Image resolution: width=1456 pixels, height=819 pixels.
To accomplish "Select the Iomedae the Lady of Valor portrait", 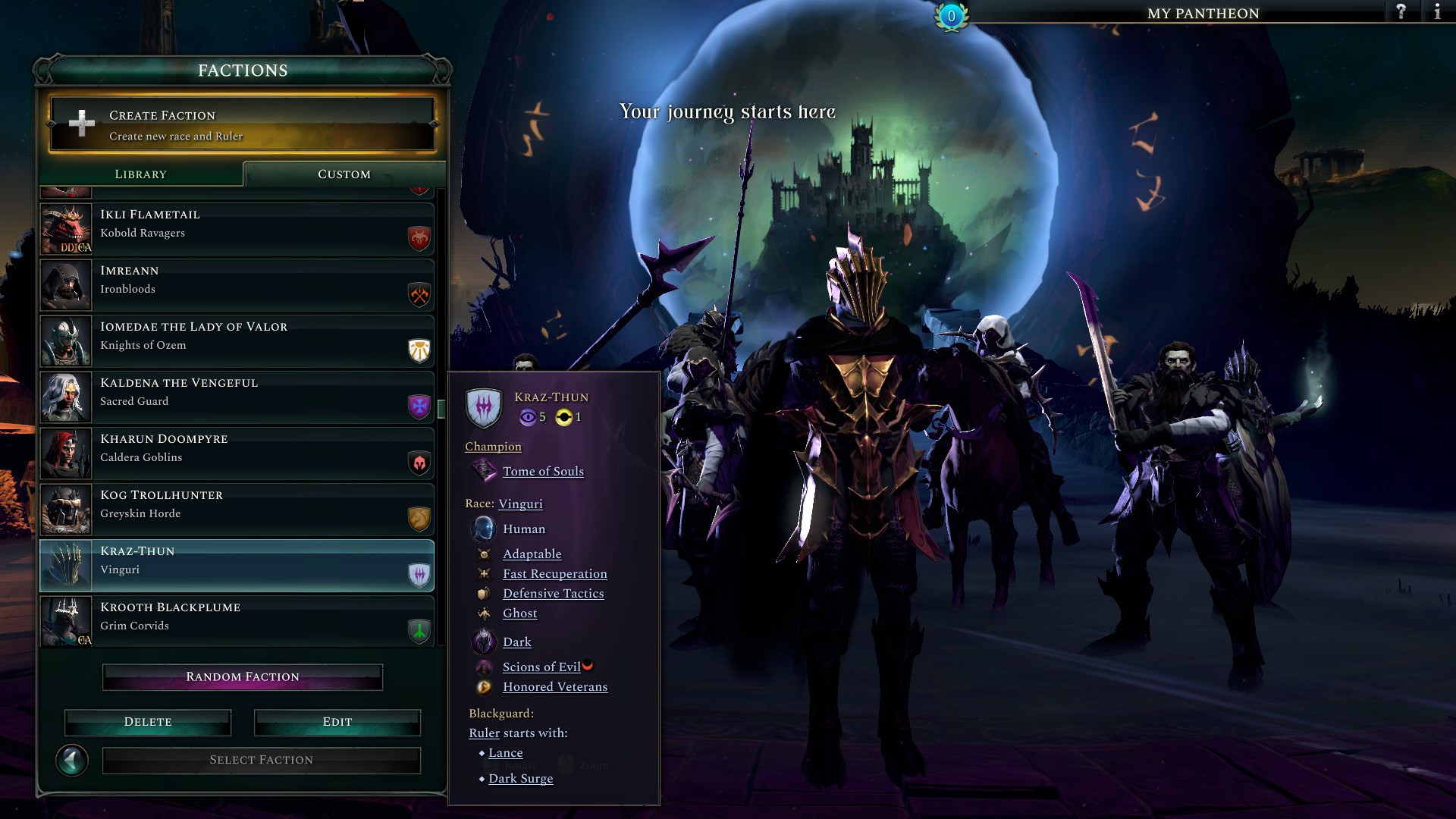I will (66, 341).
